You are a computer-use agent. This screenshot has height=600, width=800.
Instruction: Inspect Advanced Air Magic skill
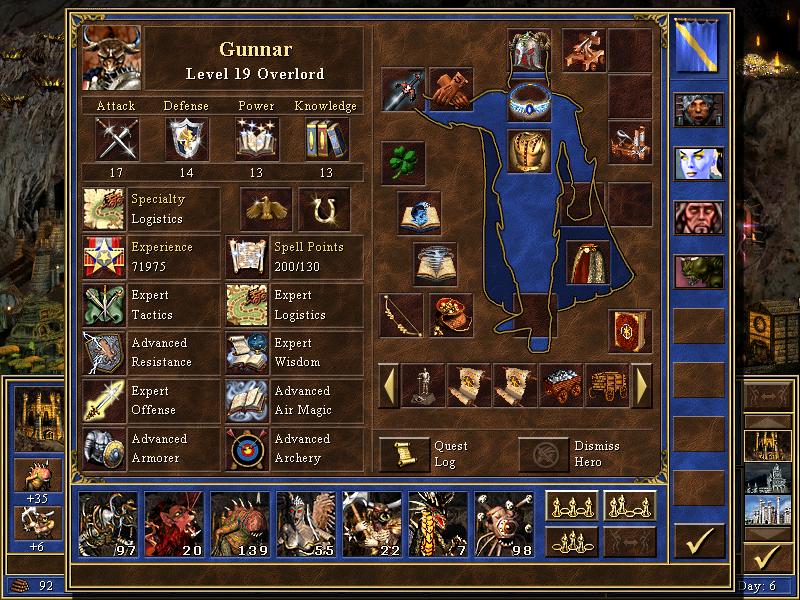coord(246,400)
